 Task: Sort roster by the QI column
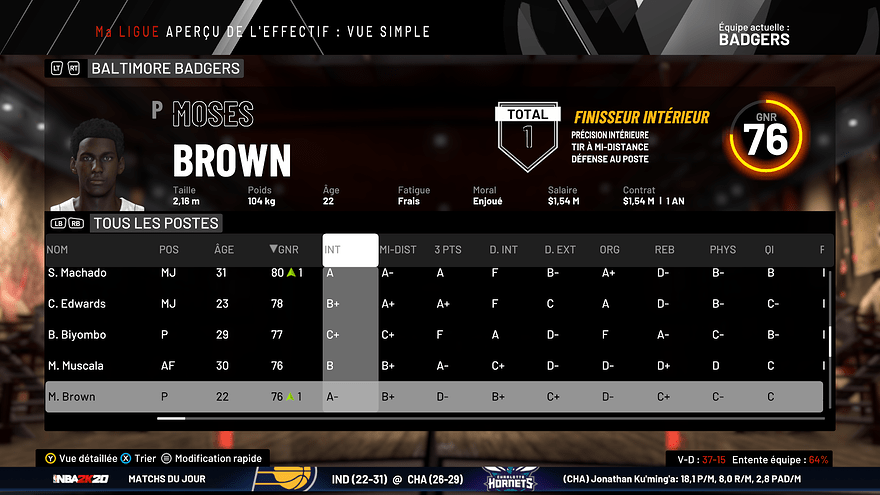point(770,249)
